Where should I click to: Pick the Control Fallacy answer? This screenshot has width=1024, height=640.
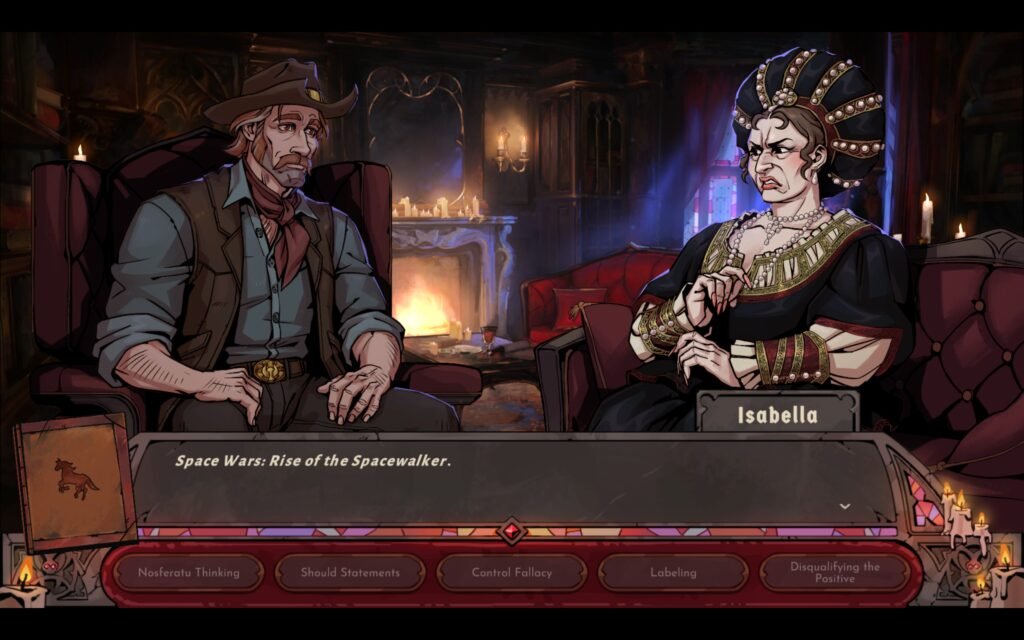(511, 573)
